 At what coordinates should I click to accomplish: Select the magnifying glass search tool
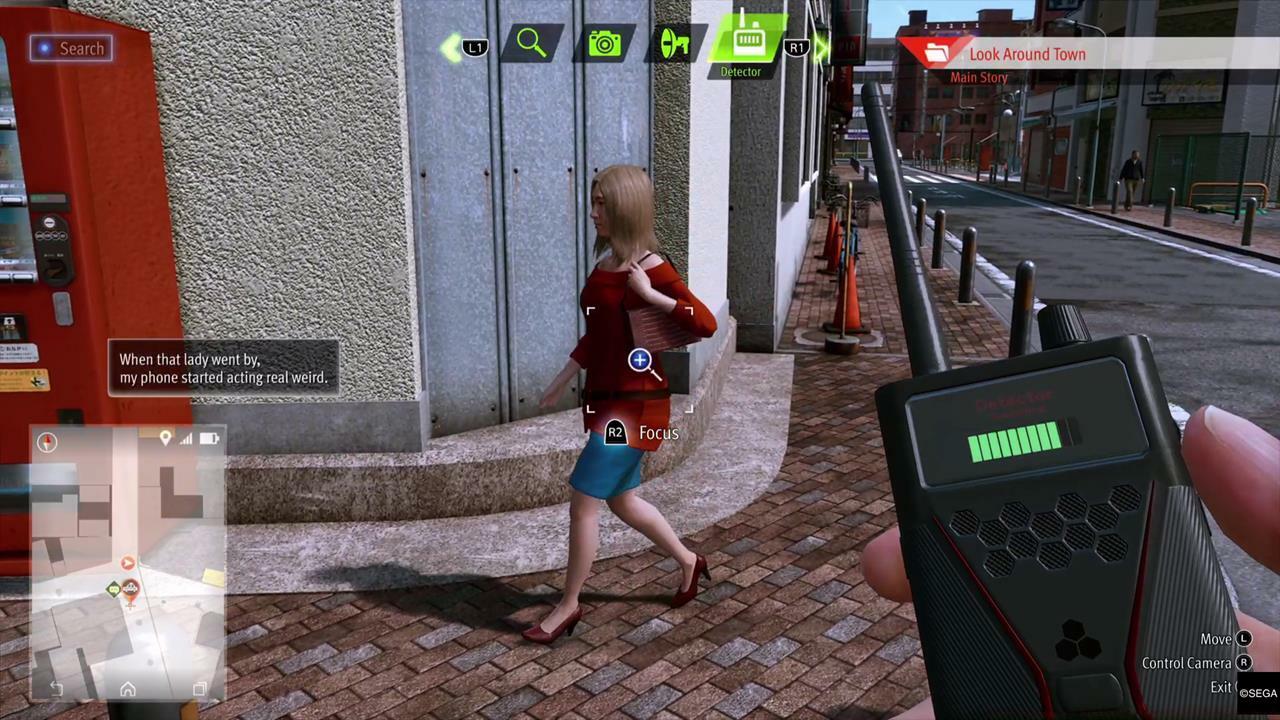[x=532, y=44]
